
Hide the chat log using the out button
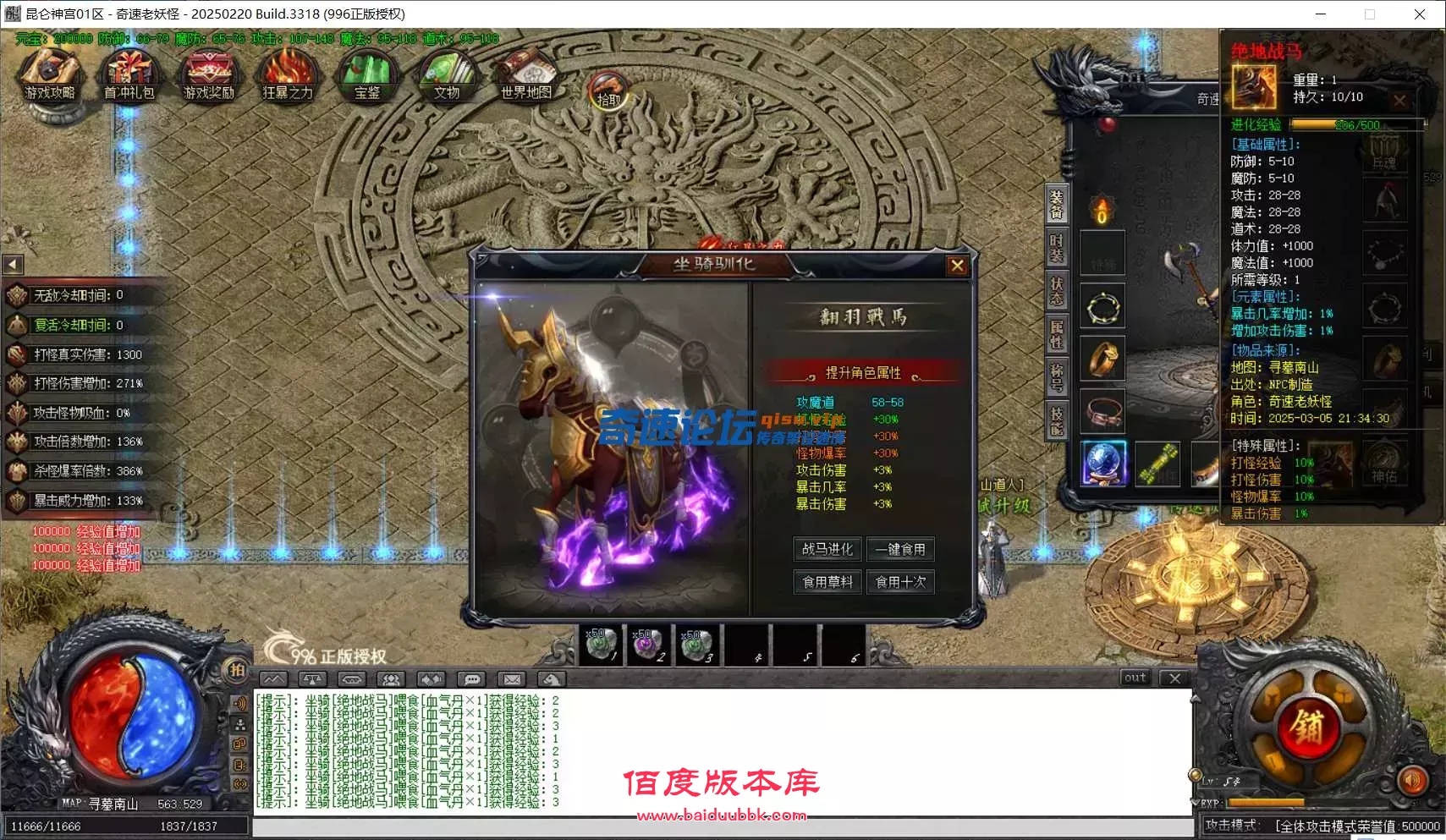(x=1135, y=678)
